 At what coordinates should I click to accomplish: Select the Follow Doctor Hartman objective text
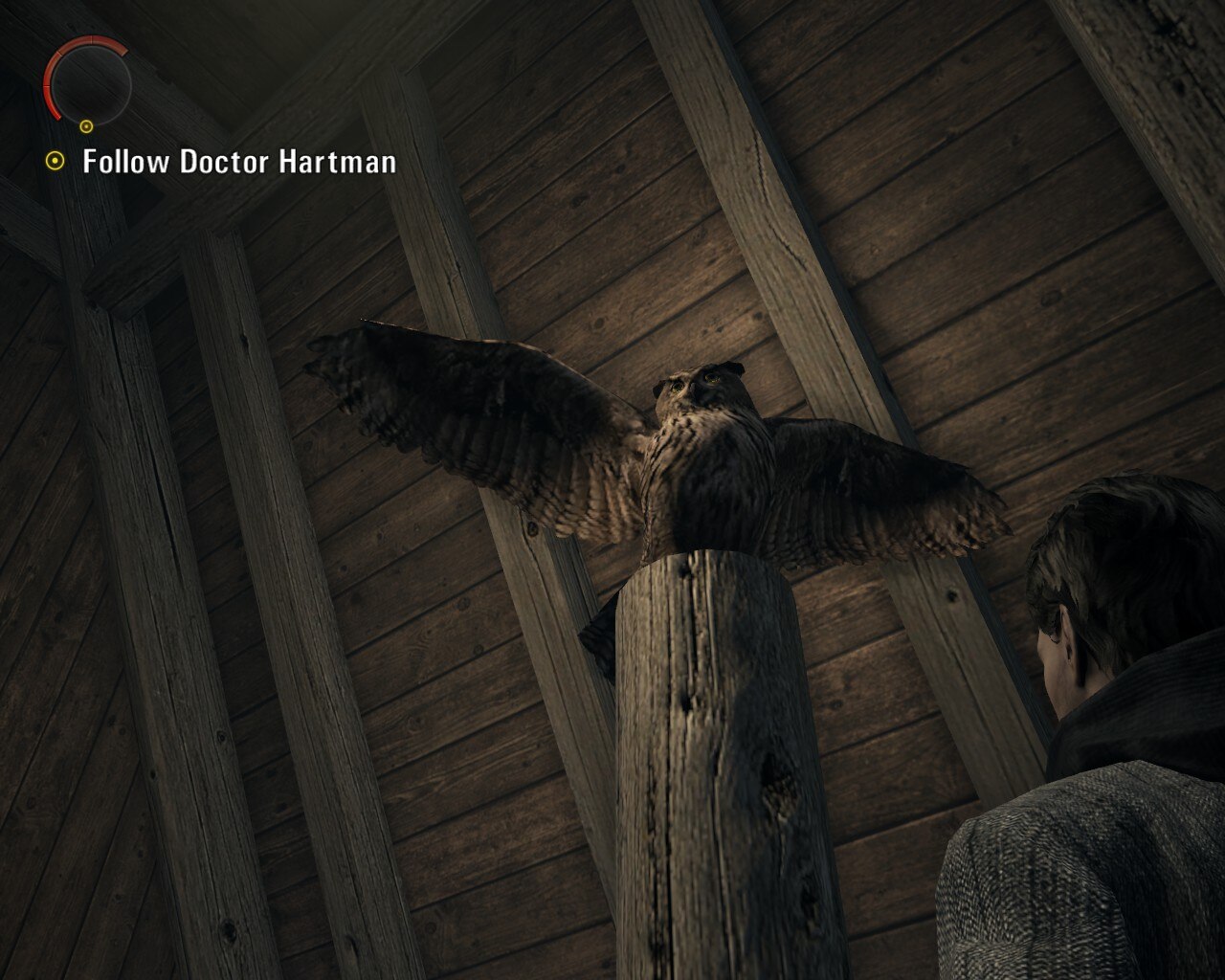pos(237,162)
